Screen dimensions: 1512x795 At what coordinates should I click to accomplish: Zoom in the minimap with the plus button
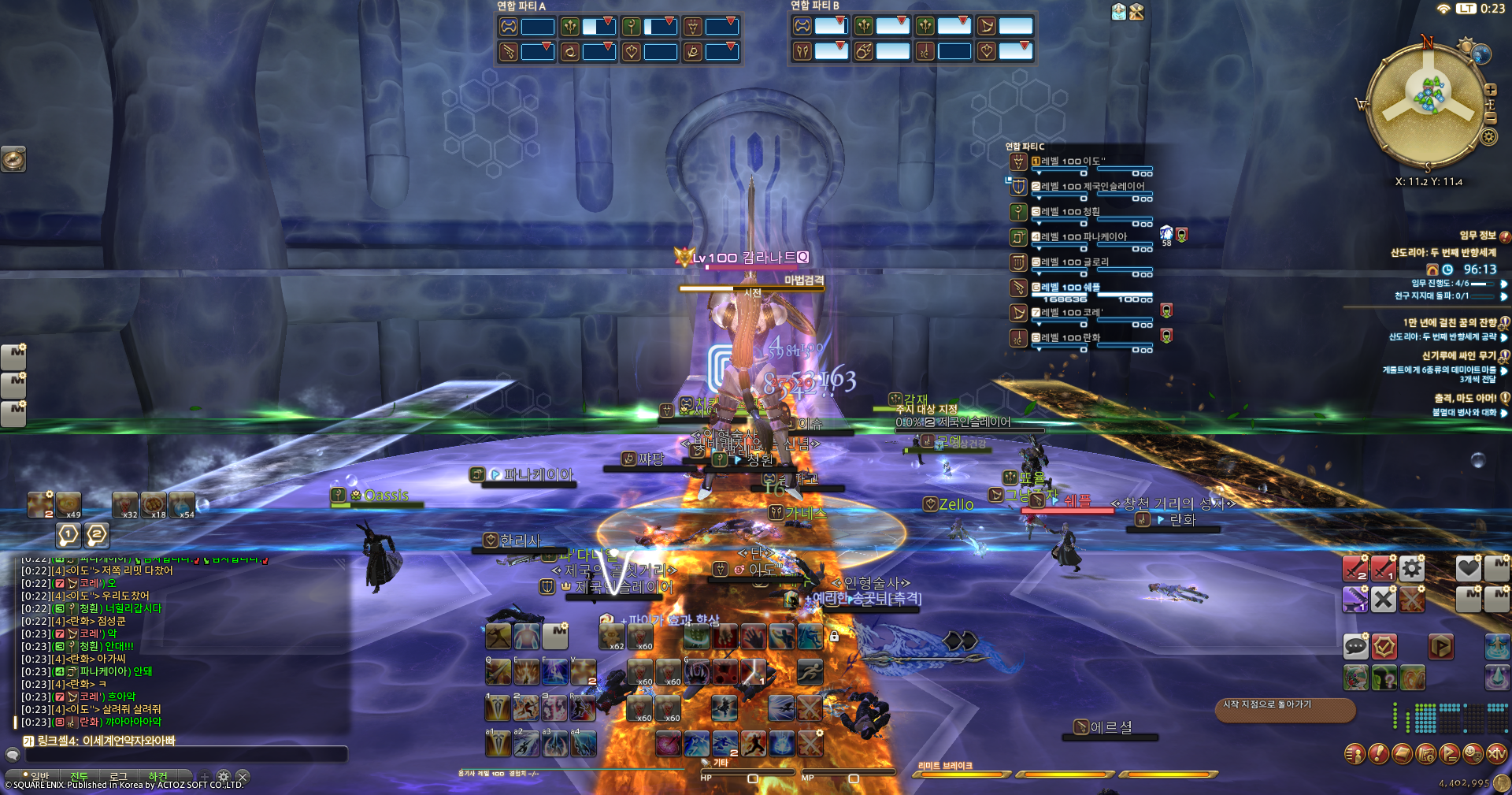1490,90
